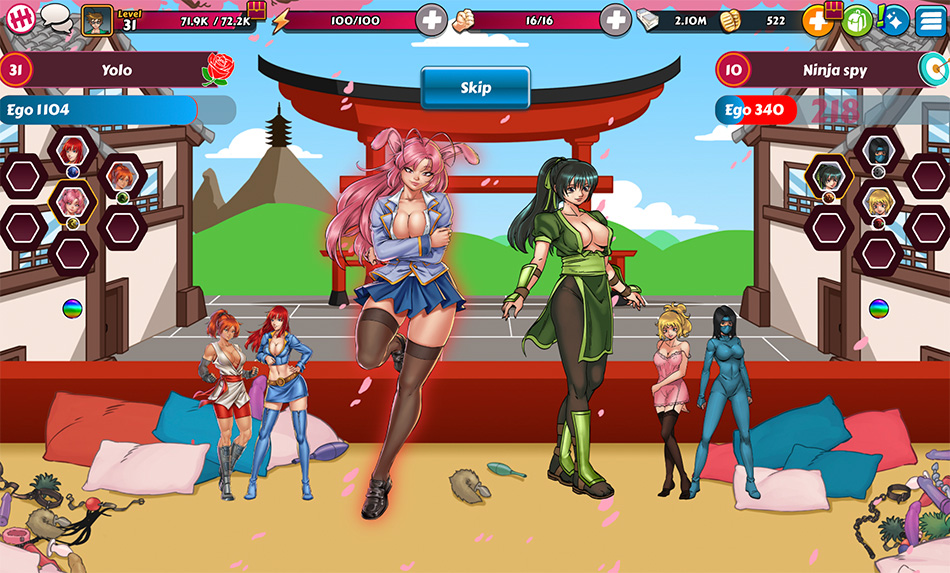The width and height of the screenshot is (950, 573).
Task: Select the pink-haired girl team portrait
Action: pyautogui.click(x=72, y=202)
